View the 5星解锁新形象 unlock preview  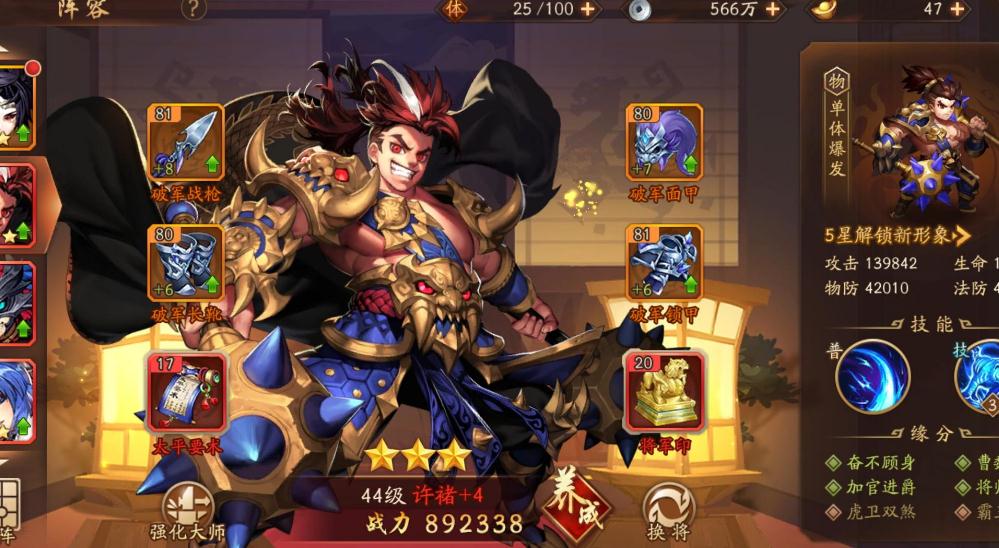pos(897,236)
